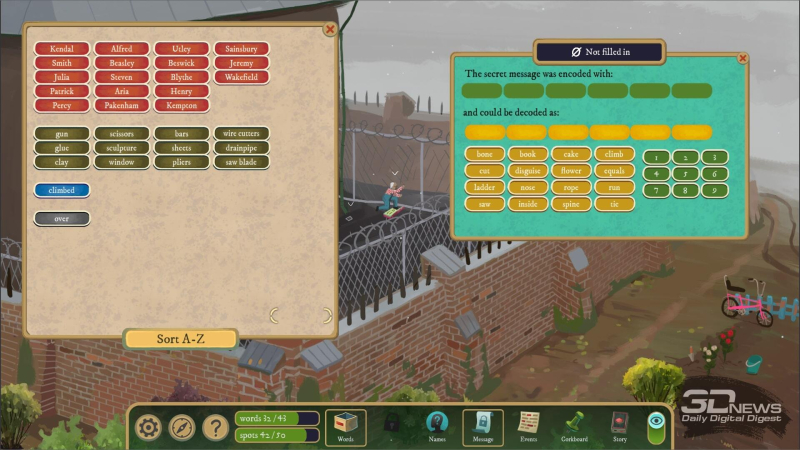Open the gear settings menu
This screenshot has width=800, height=450.
tap(149, 428)
